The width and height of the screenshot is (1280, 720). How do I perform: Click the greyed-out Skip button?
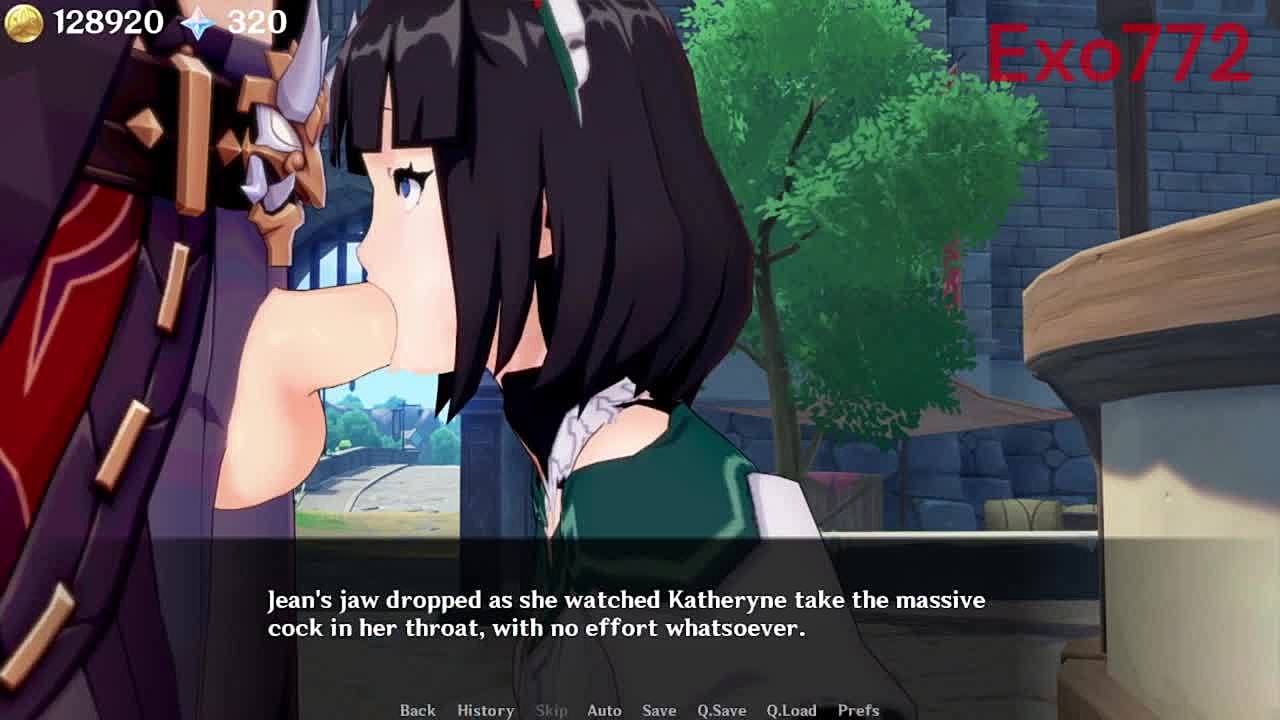coord(551,710)
